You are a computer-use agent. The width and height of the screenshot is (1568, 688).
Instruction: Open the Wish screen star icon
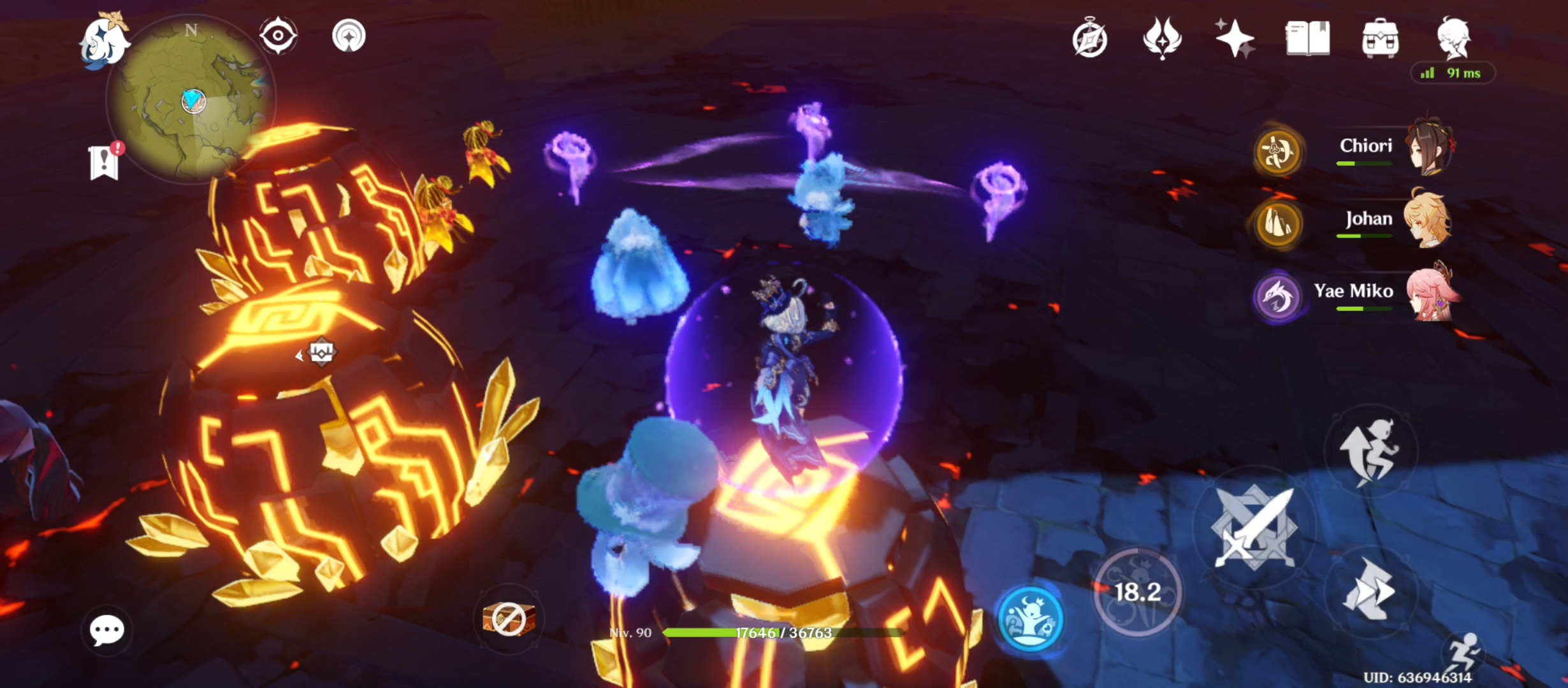click(1235, 38)
